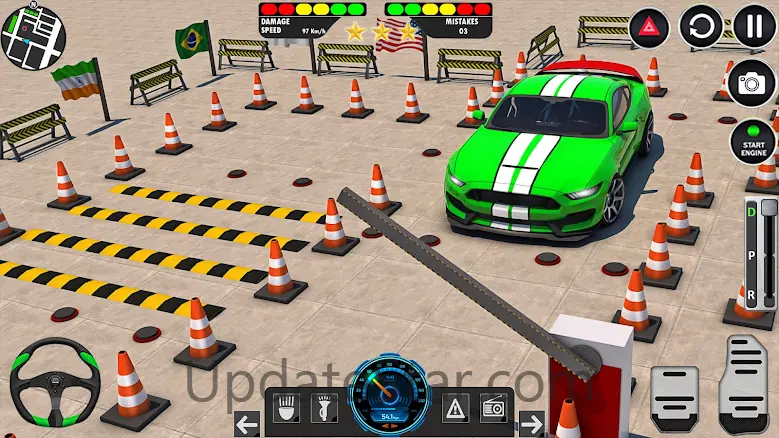779x438 pixels.
Task: Activate the left turn signal arrow
Action: 246,423
